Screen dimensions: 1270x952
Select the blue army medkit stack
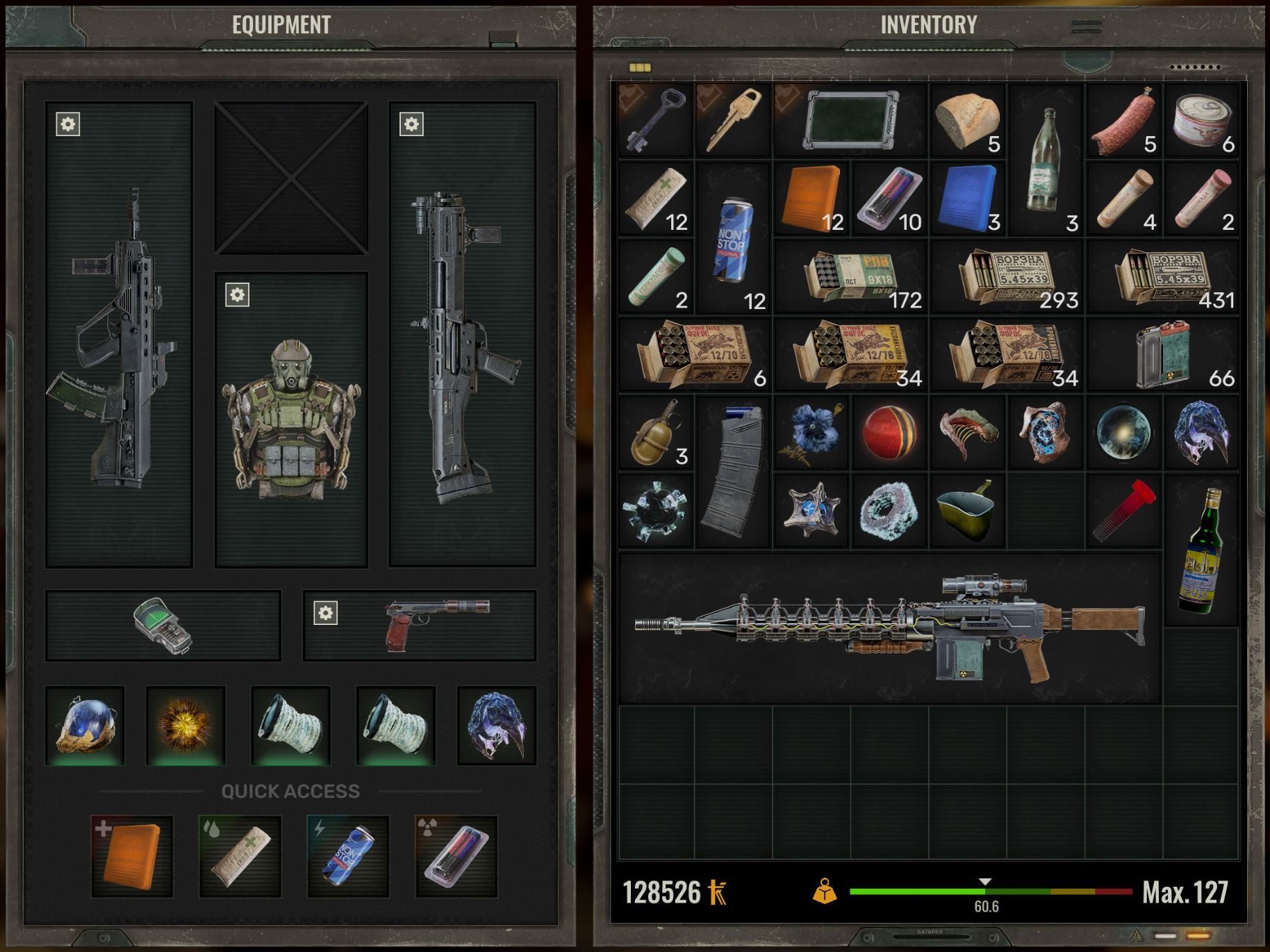tap(968, 199)
